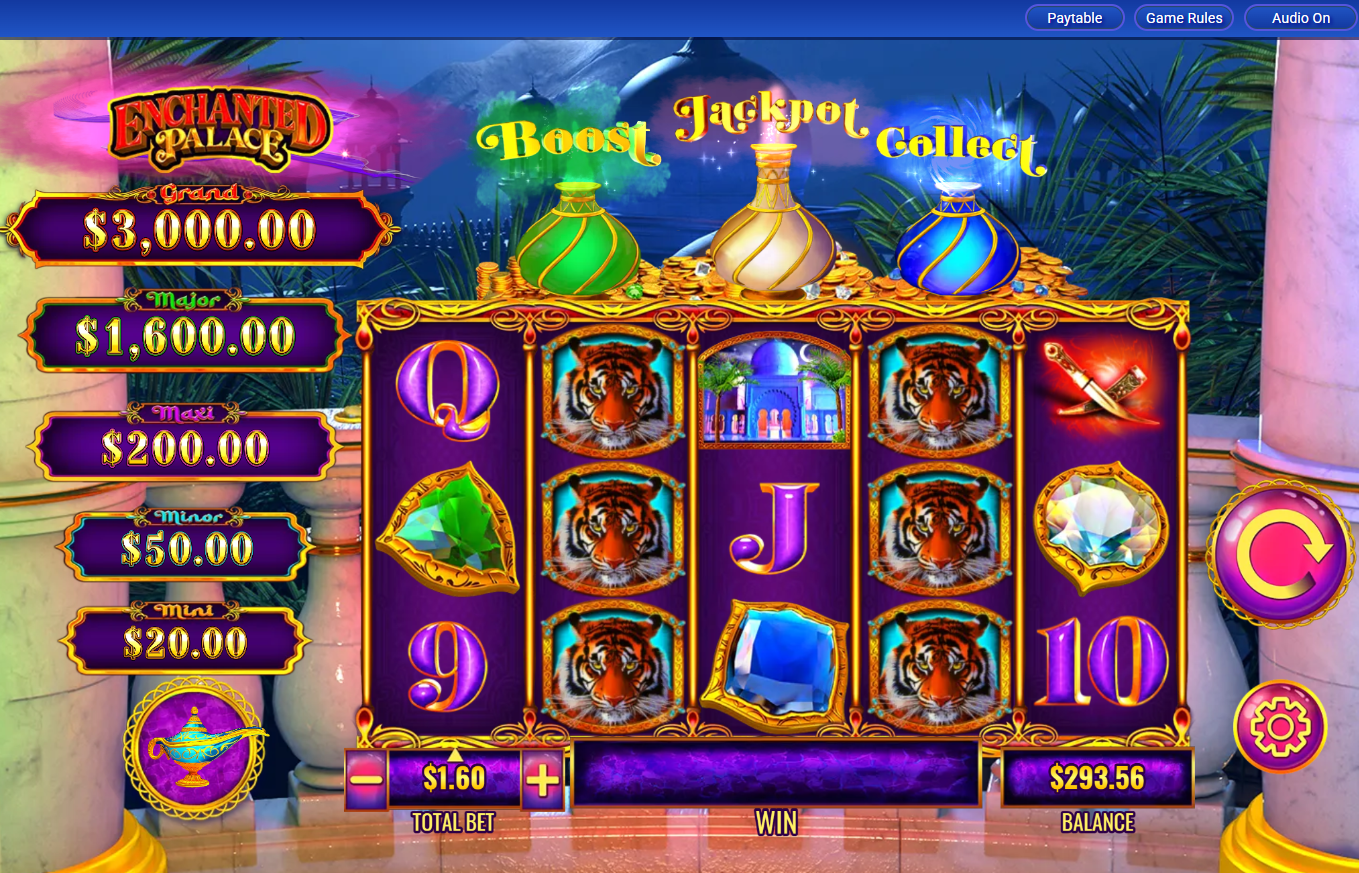Show the Game Rules

click(x=1184, y=18)
